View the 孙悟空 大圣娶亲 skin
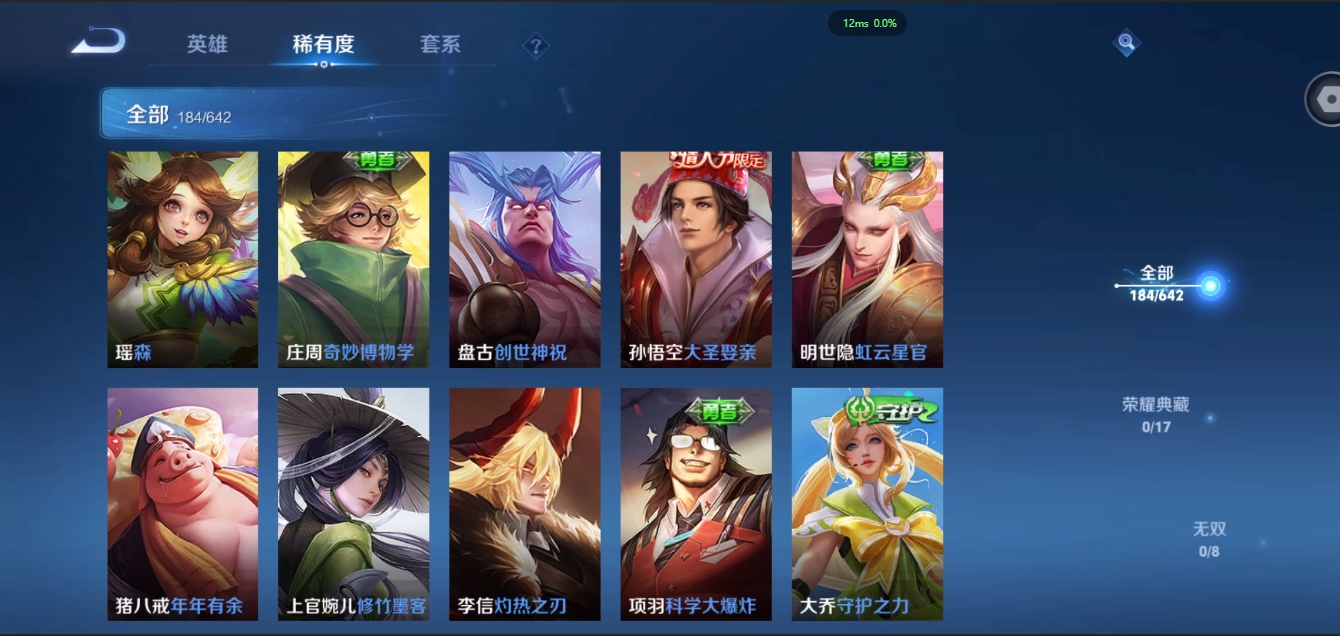 point(696,259)
